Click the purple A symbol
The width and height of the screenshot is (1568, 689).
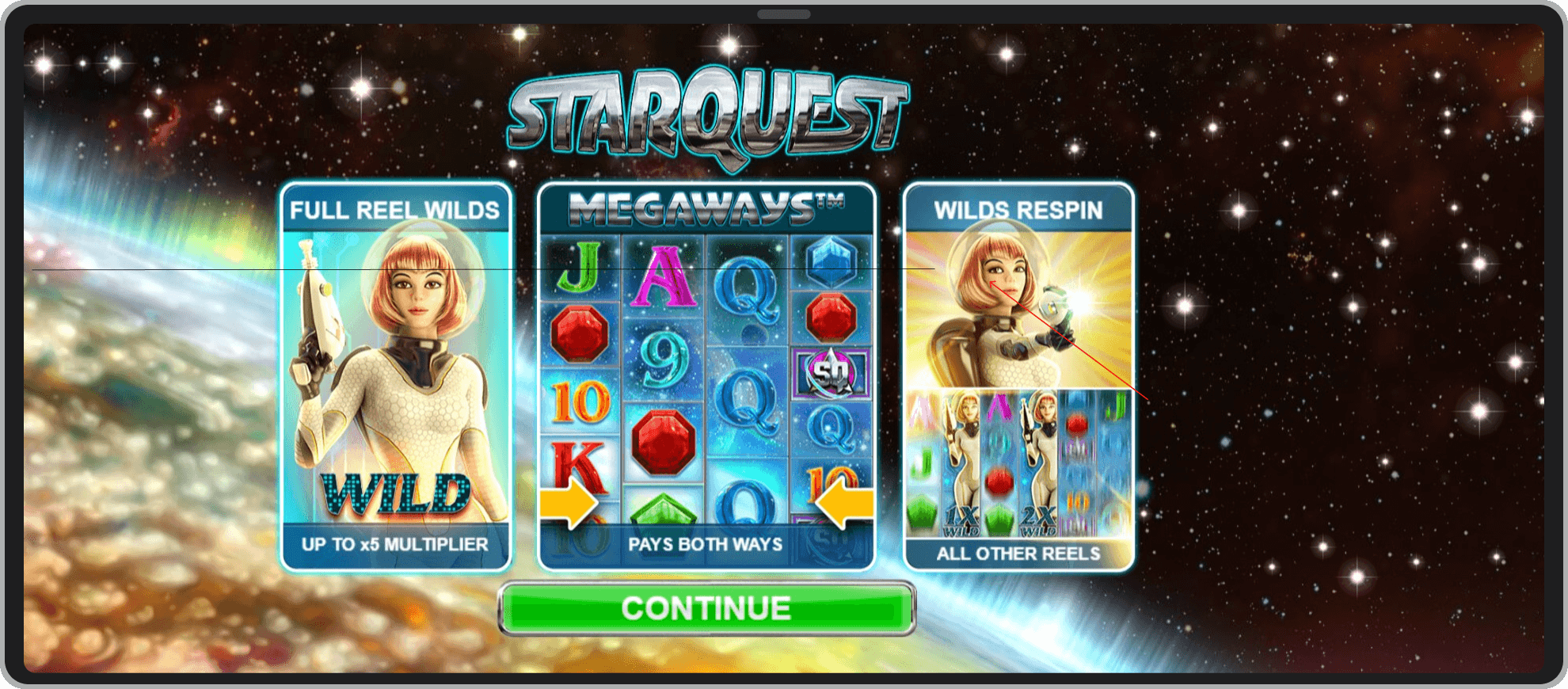pos(664,277)
